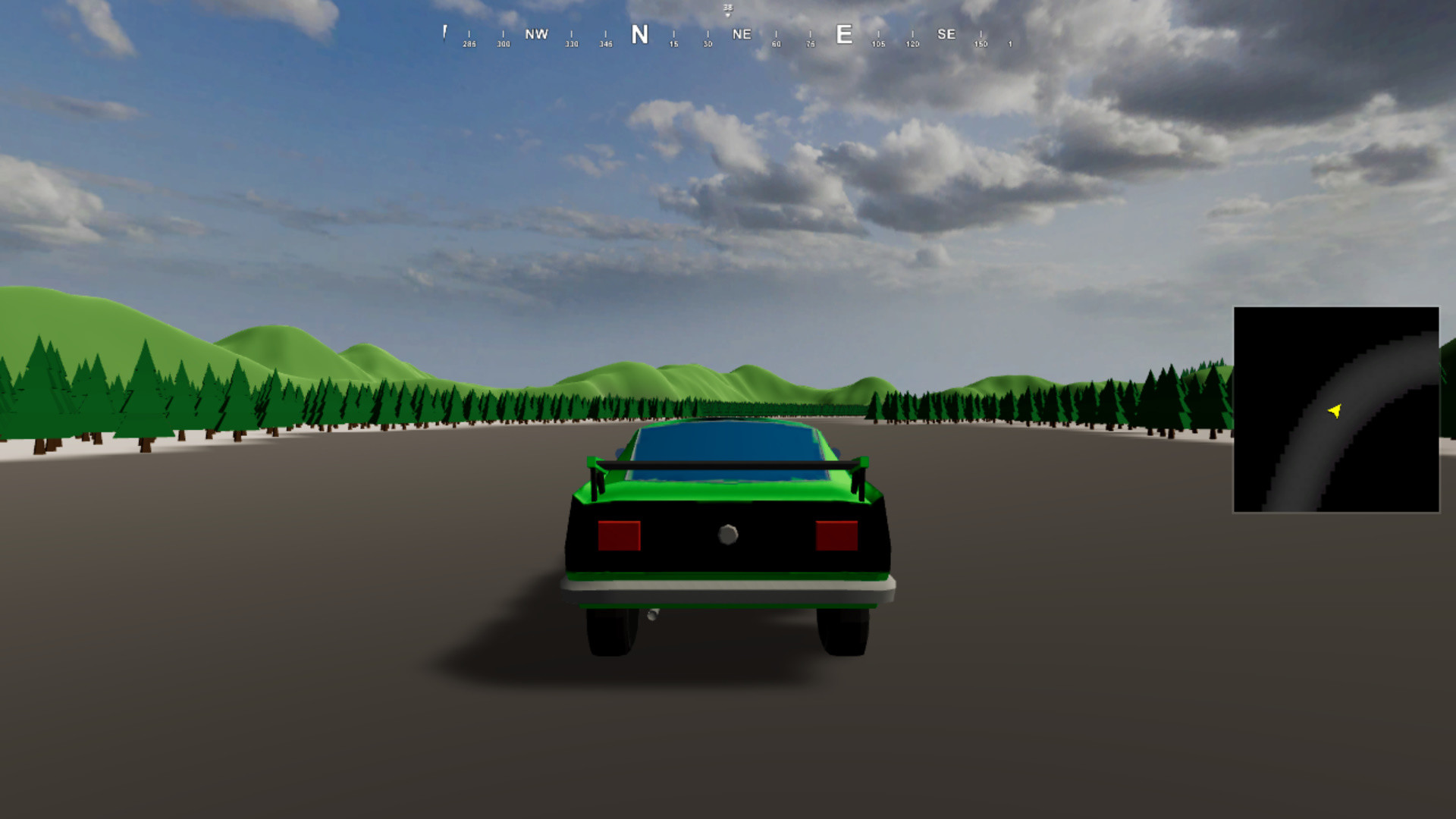Click the exhaust pipe under the rear bumper
The image size is (1456, 819).
point(654,614)
